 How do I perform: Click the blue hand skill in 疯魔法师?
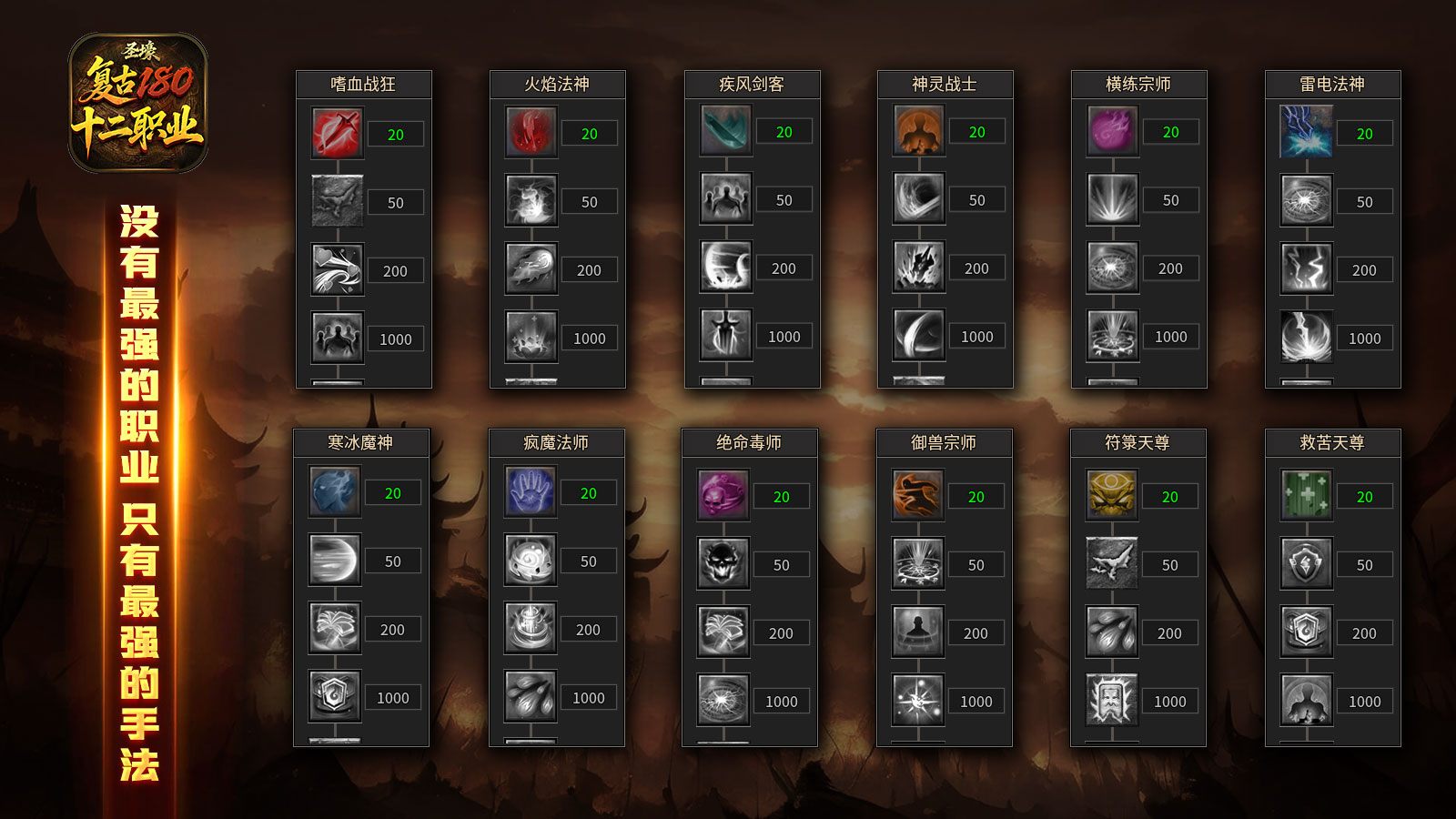[x=531, y=492]
